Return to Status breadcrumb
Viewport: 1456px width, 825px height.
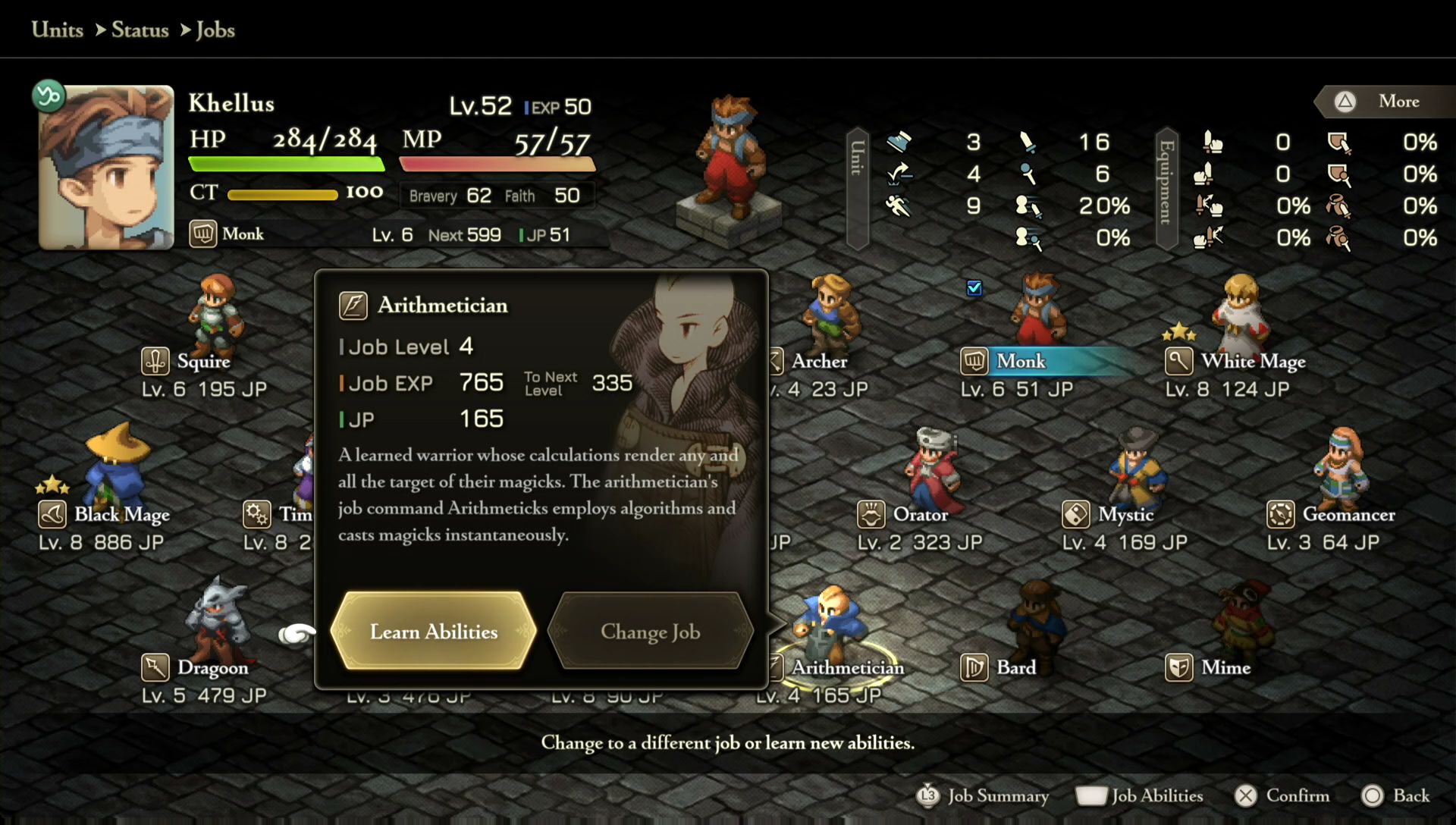pos(140,30)
